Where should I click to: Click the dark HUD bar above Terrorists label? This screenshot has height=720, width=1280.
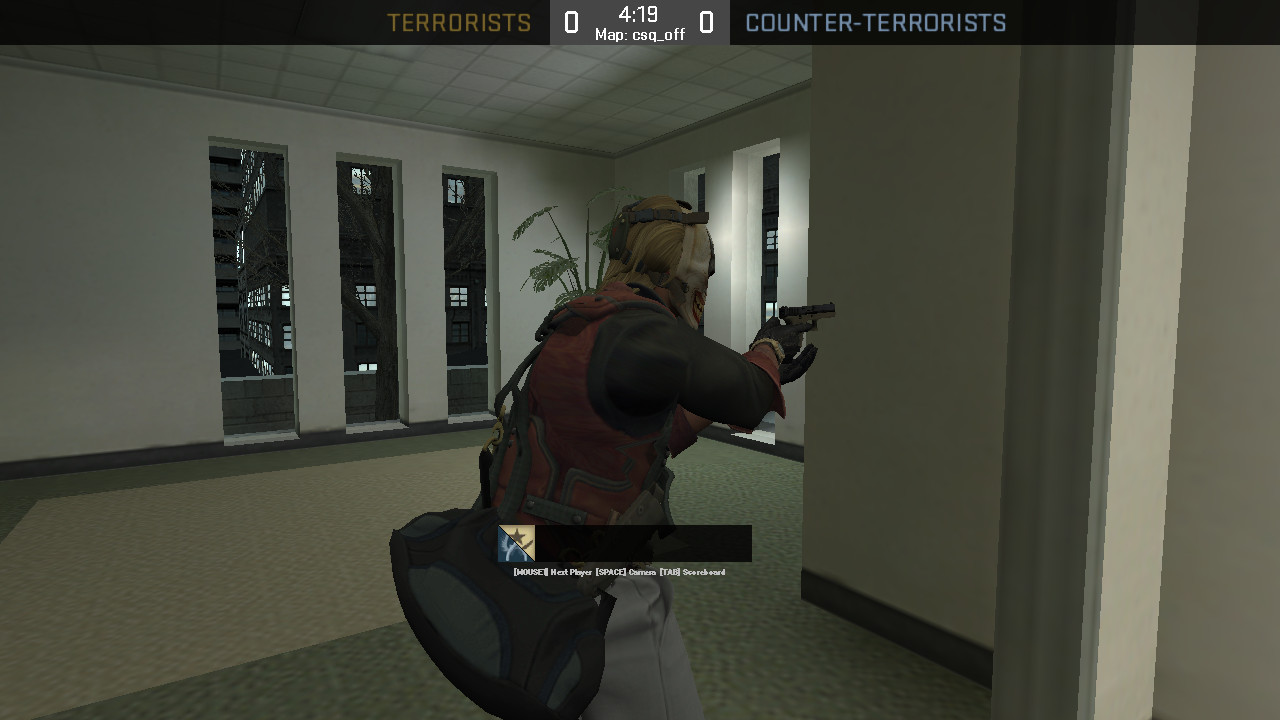point(460,7)
